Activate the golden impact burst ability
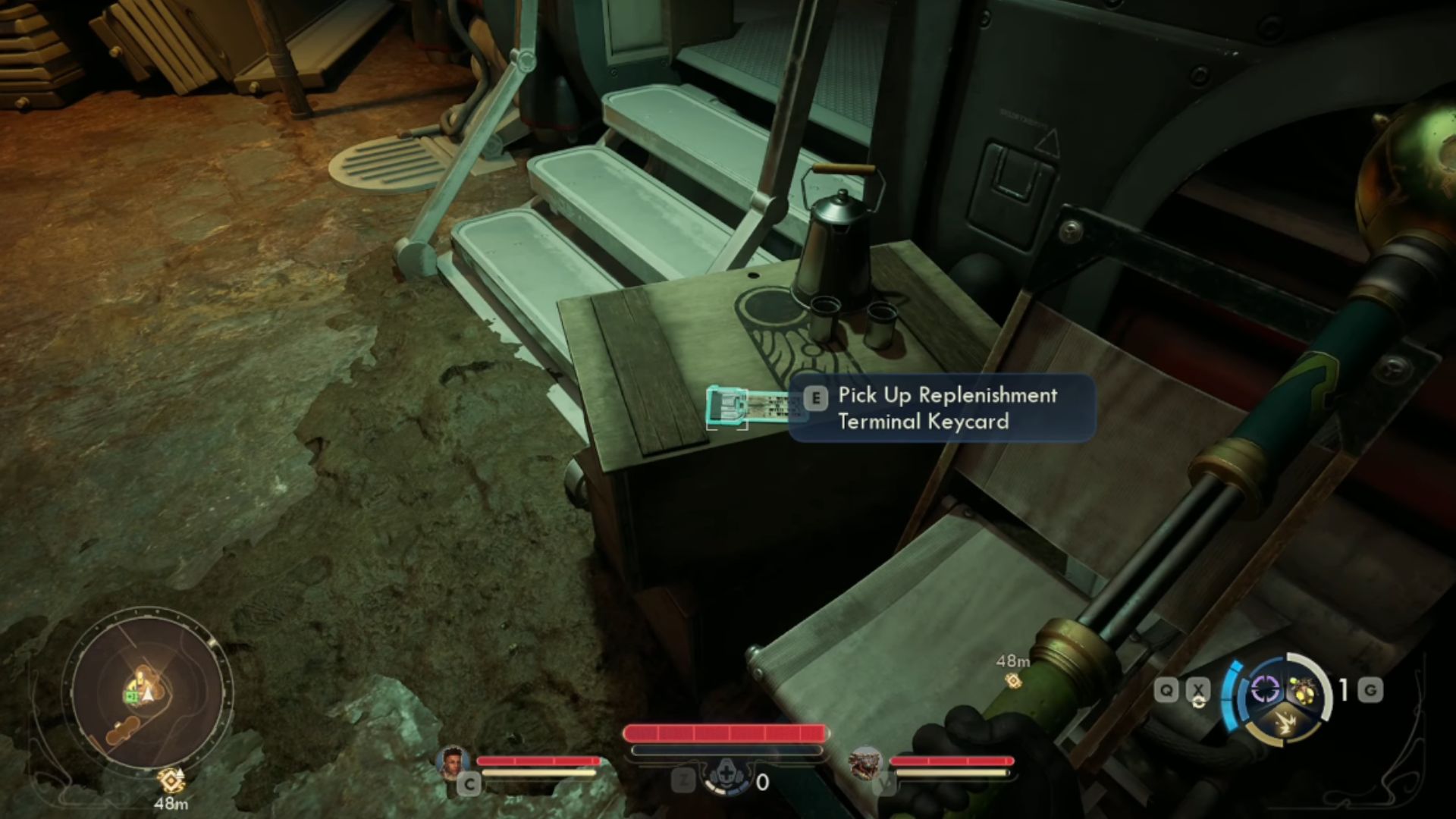Screen dimensions: 1456x819 (1283, 719)
